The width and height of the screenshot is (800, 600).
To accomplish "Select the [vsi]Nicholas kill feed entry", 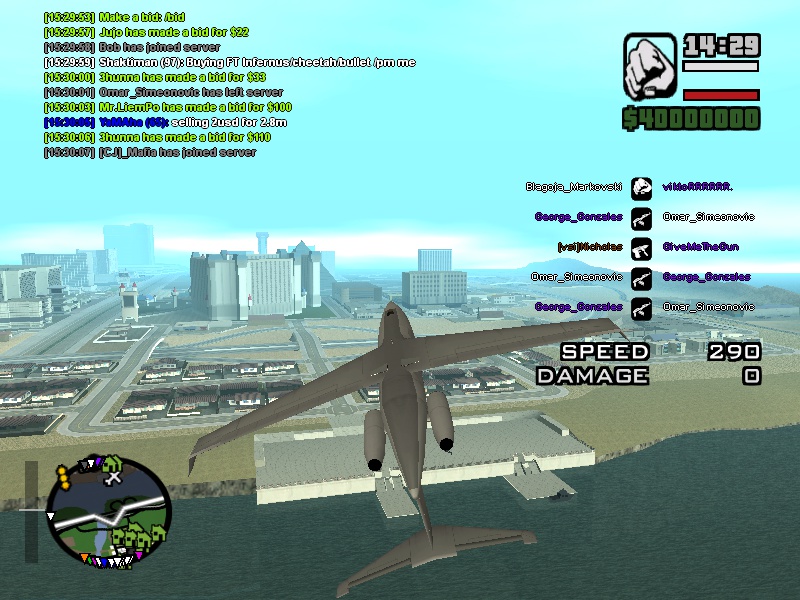I will point(589,247).
